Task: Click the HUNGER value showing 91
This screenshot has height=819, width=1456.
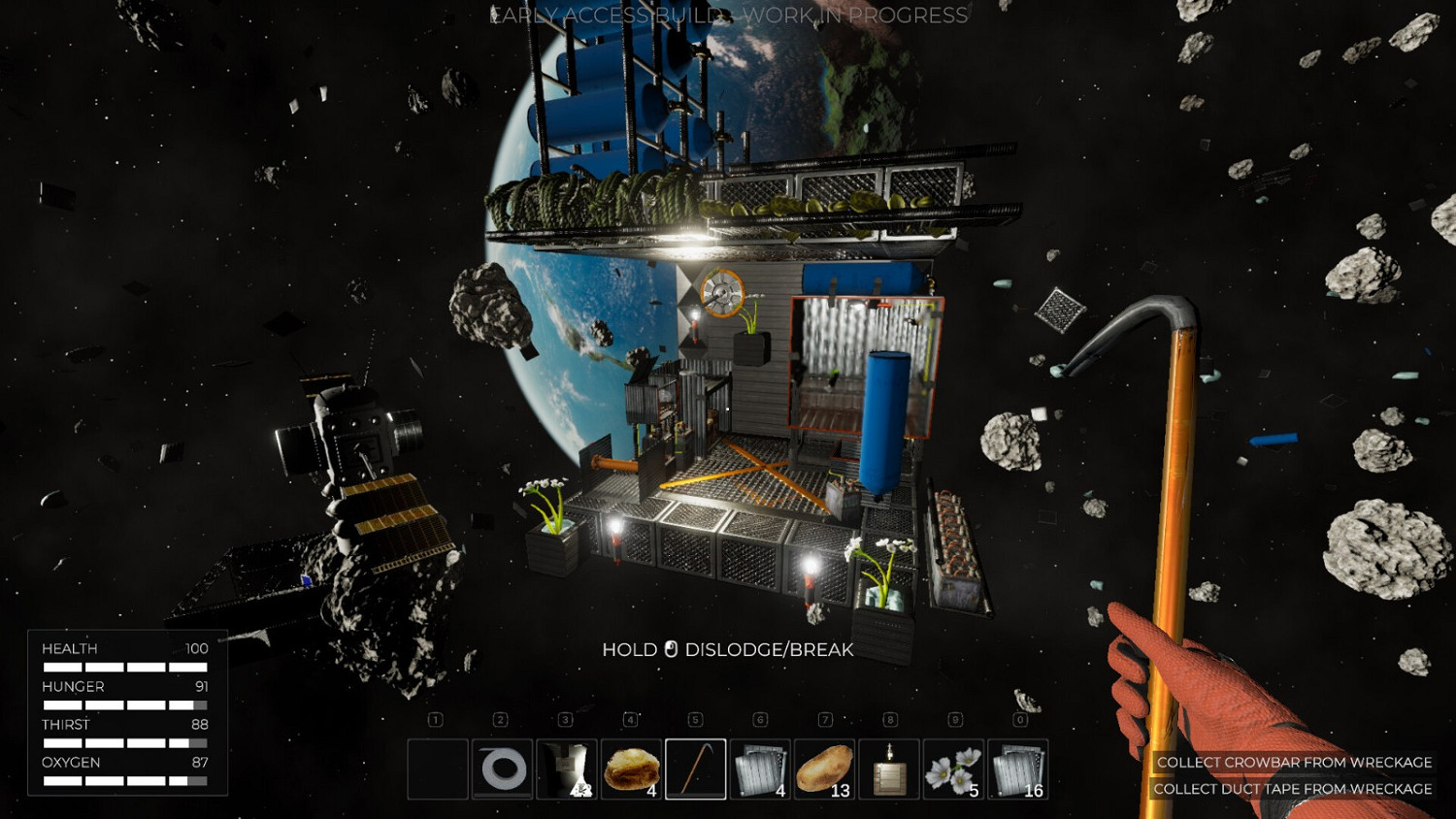Action: [198, 686]
